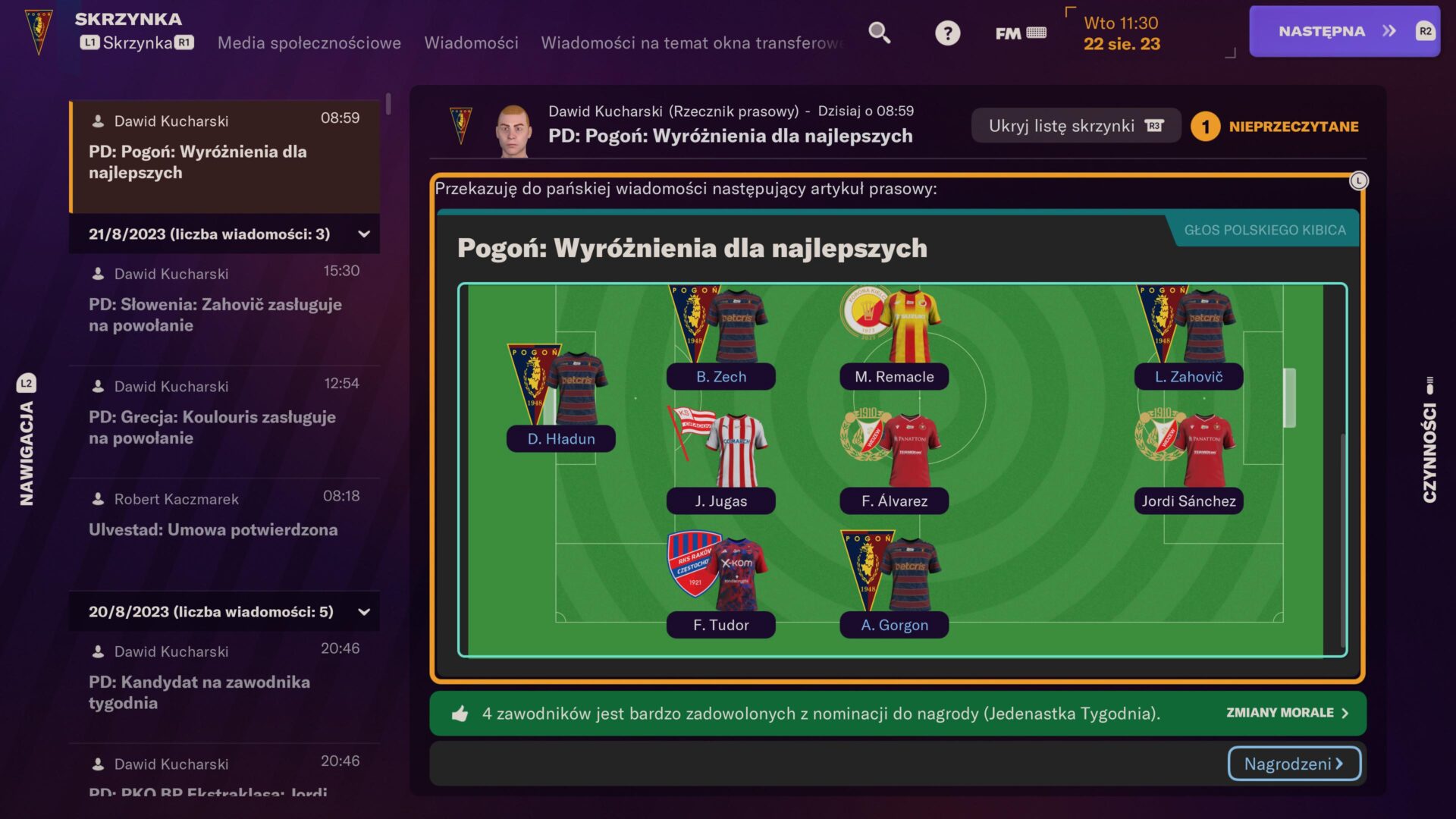Click the question mark help icon
Screen dimensions: 1456x819
(947, 33)
